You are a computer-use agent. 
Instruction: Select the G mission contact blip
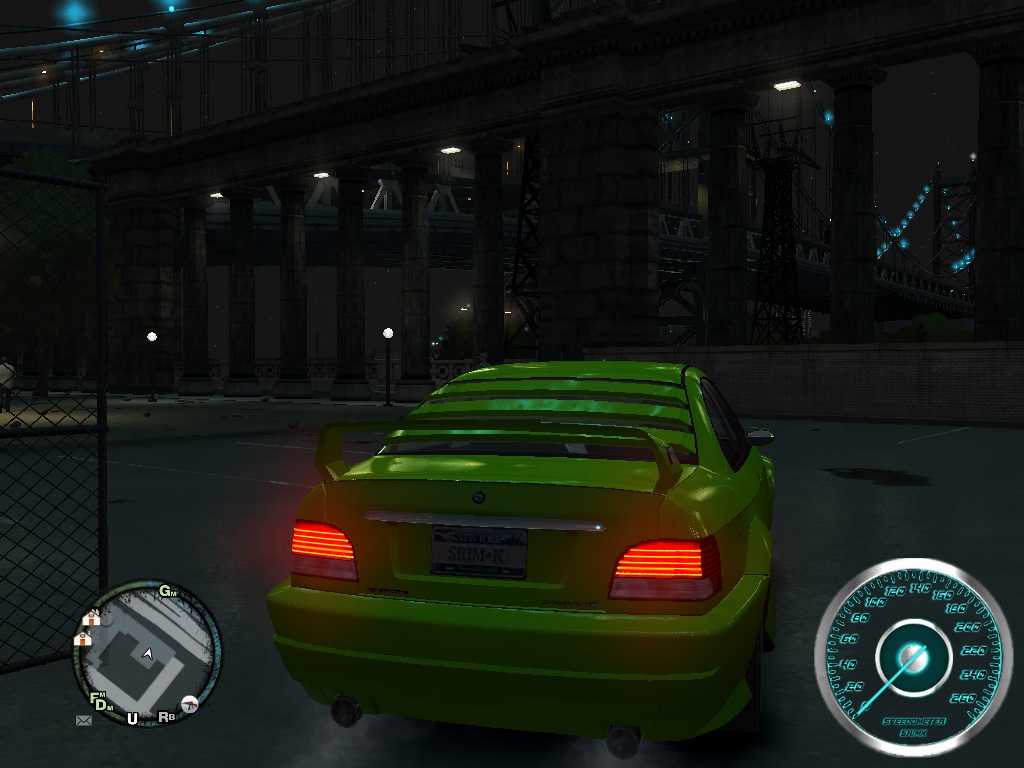tap(166, 591)
